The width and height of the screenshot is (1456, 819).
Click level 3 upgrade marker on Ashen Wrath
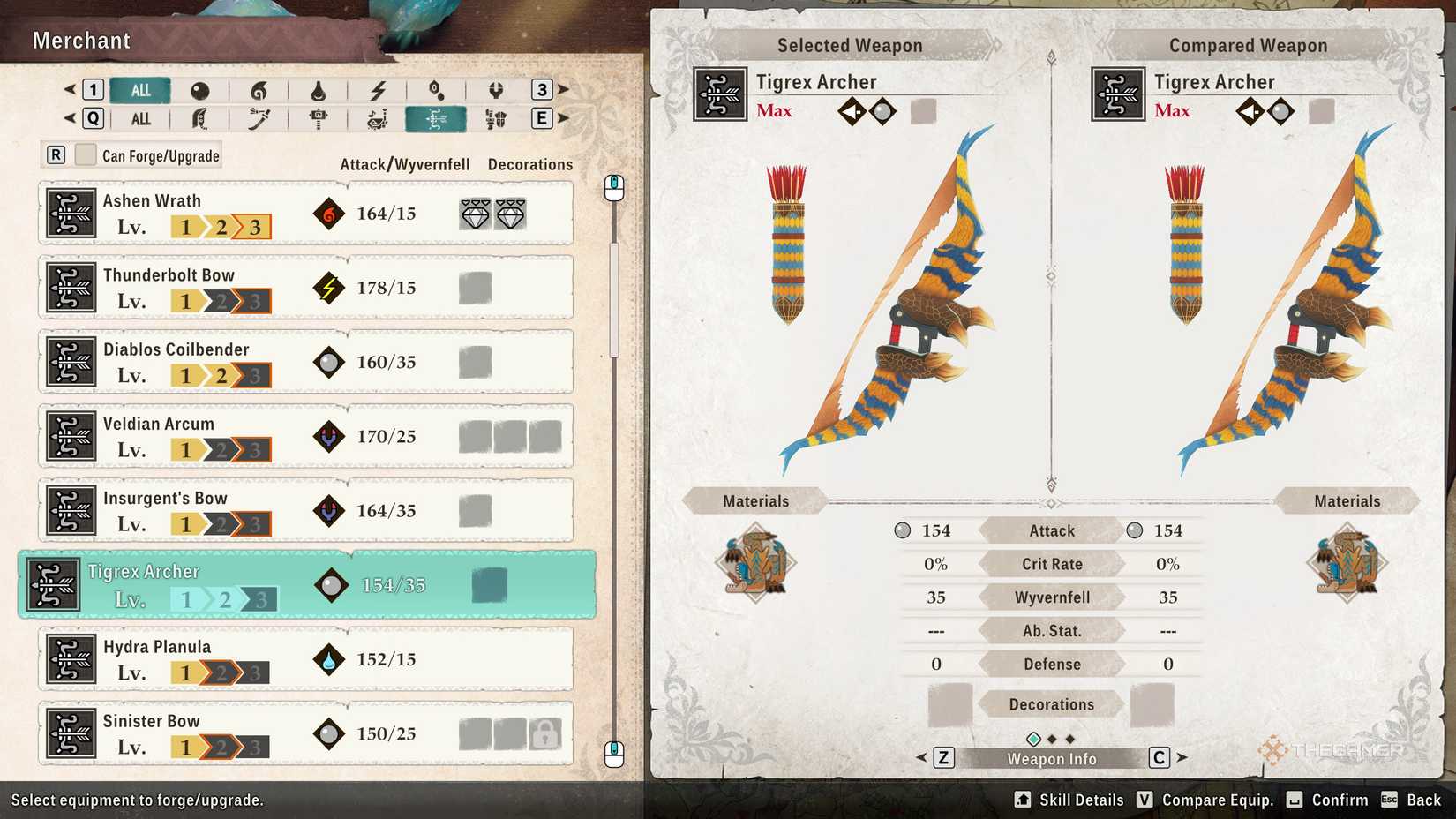pos(254,227)
